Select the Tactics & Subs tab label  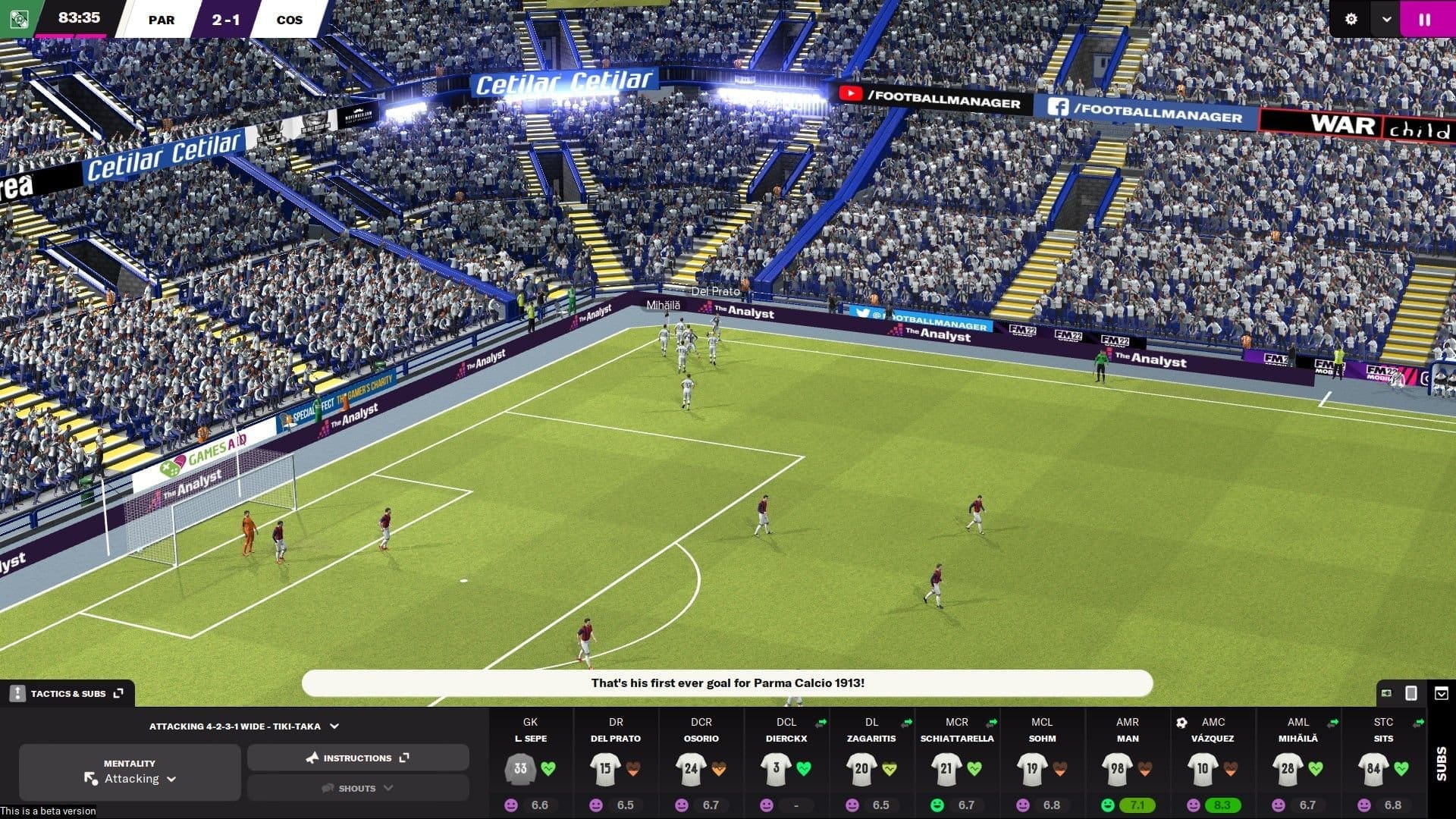coord(71,692)
